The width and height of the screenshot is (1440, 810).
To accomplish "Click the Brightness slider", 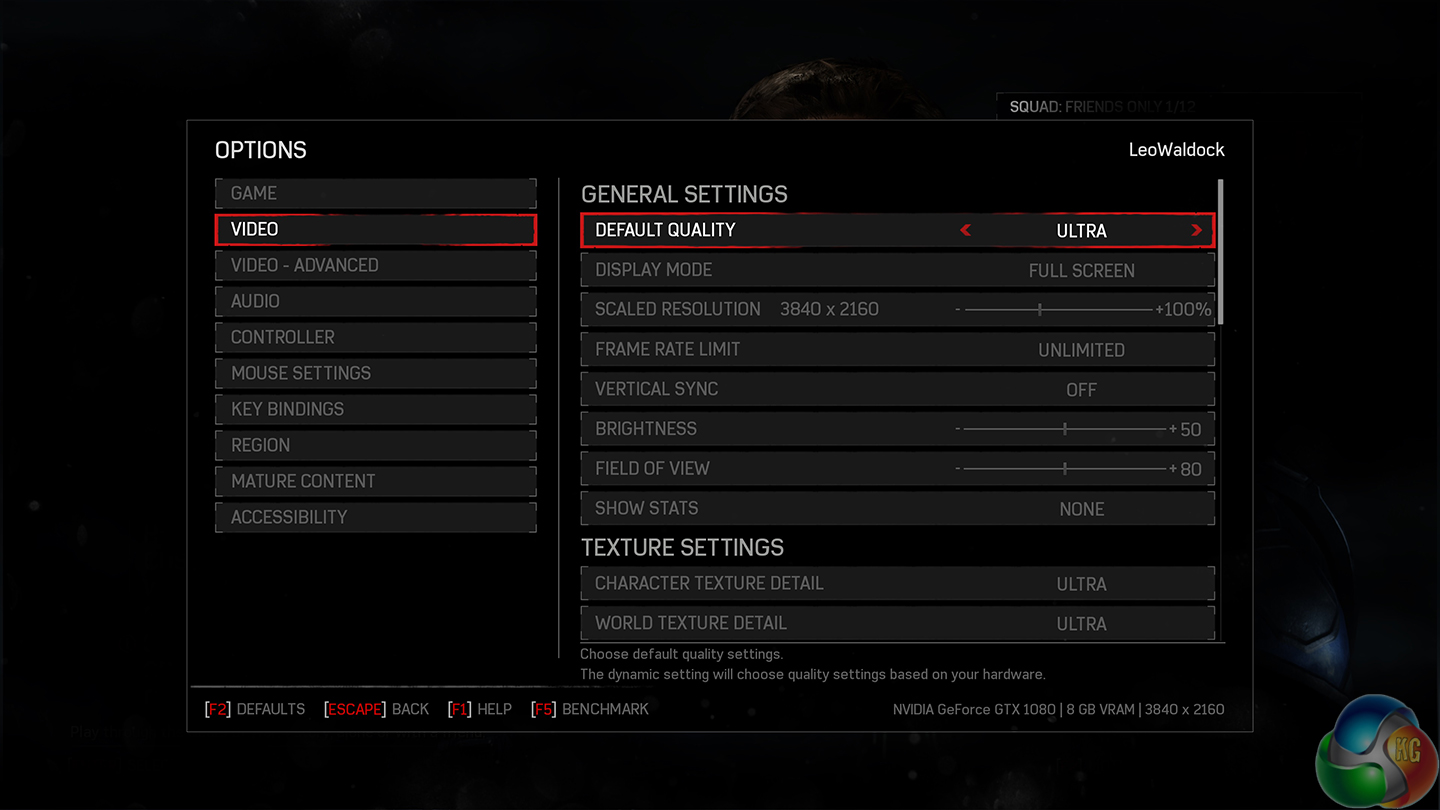I will [x=1064, y=429].
